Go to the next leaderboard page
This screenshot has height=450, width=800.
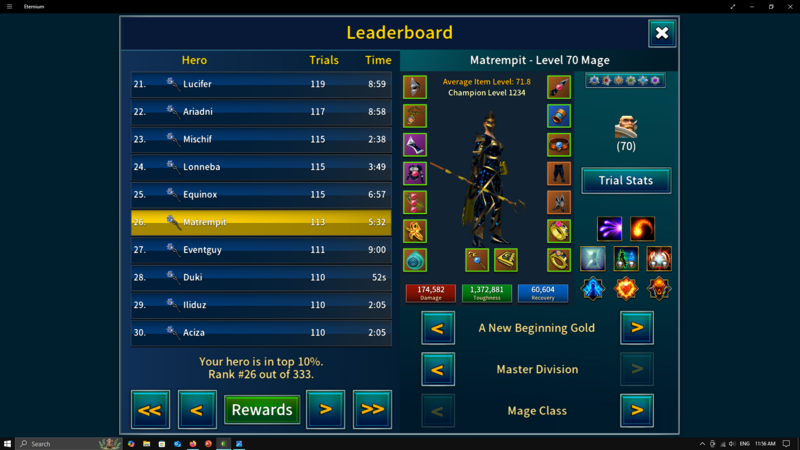click(326, 409)
